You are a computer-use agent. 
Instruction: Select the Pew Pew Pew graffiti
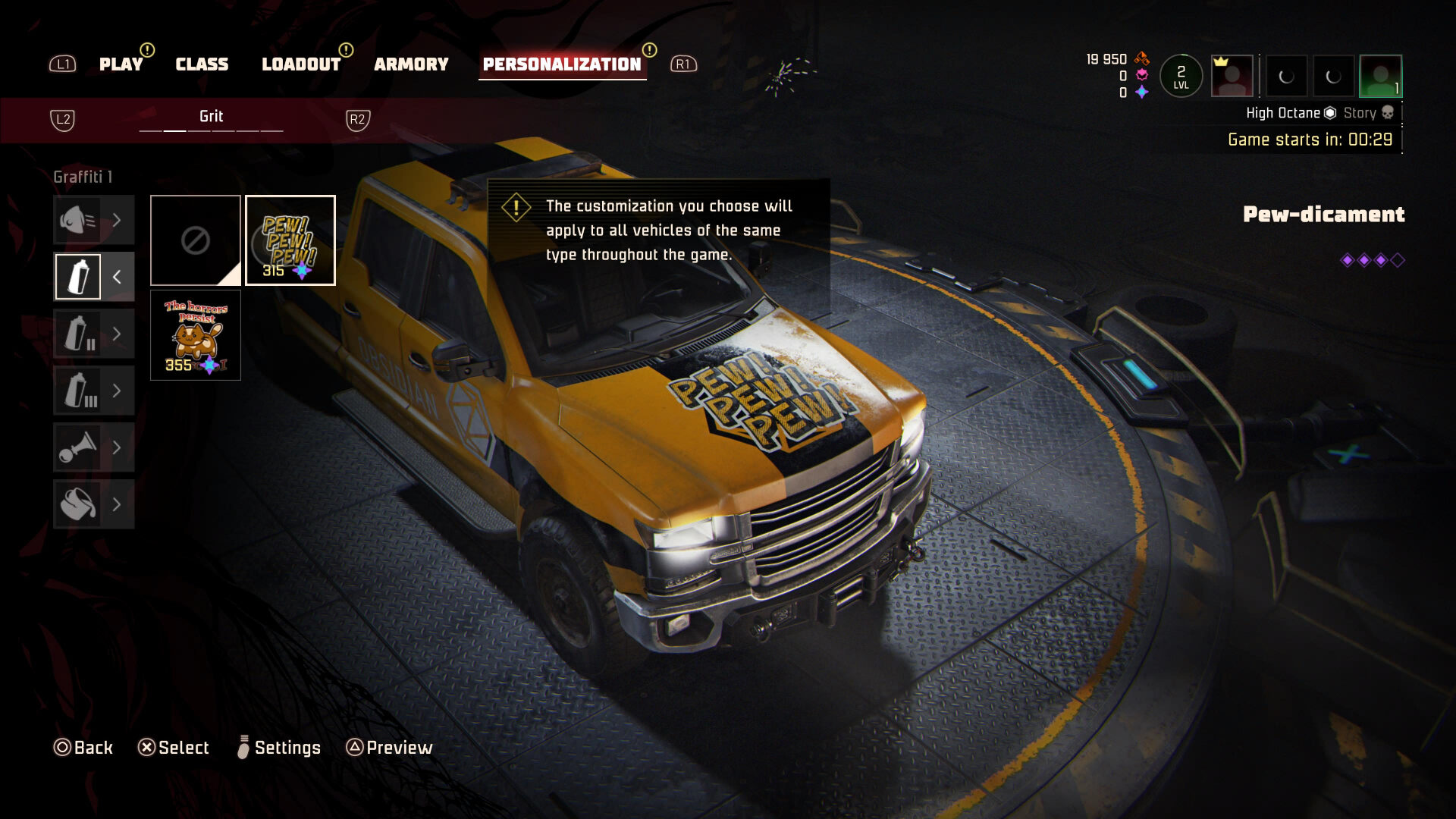(x=290, y=240)
